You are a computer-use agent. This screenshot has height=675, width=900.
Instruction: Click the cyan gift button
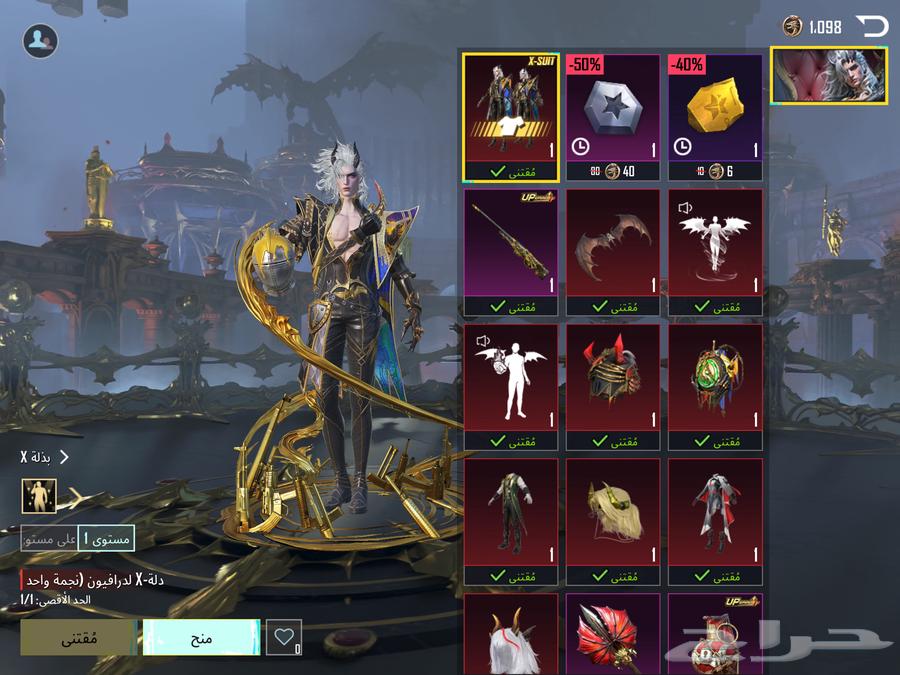pos(201,637)
